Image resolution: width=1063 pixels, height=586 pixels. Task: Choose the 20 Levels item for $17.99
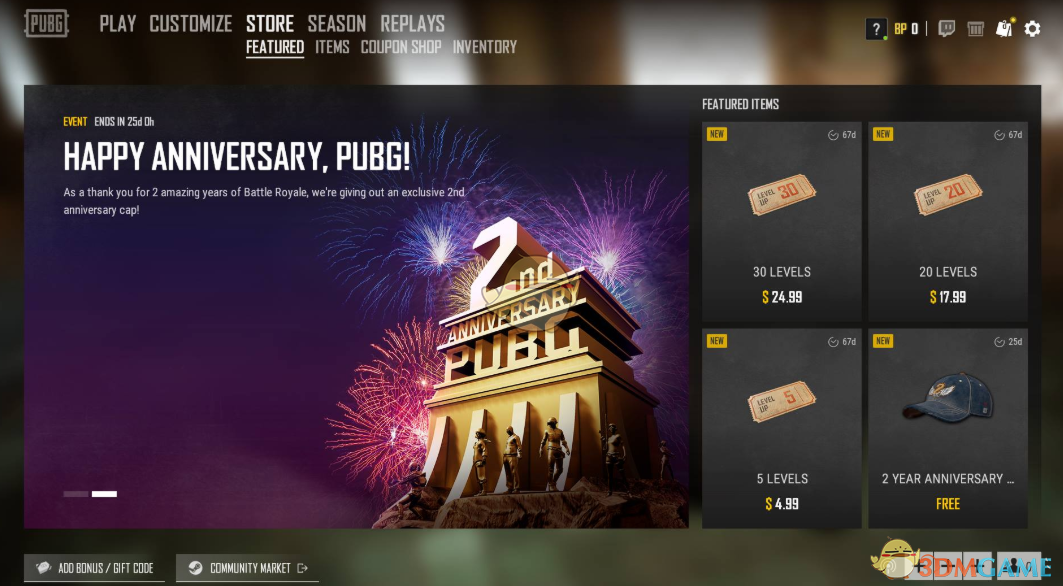948,222
